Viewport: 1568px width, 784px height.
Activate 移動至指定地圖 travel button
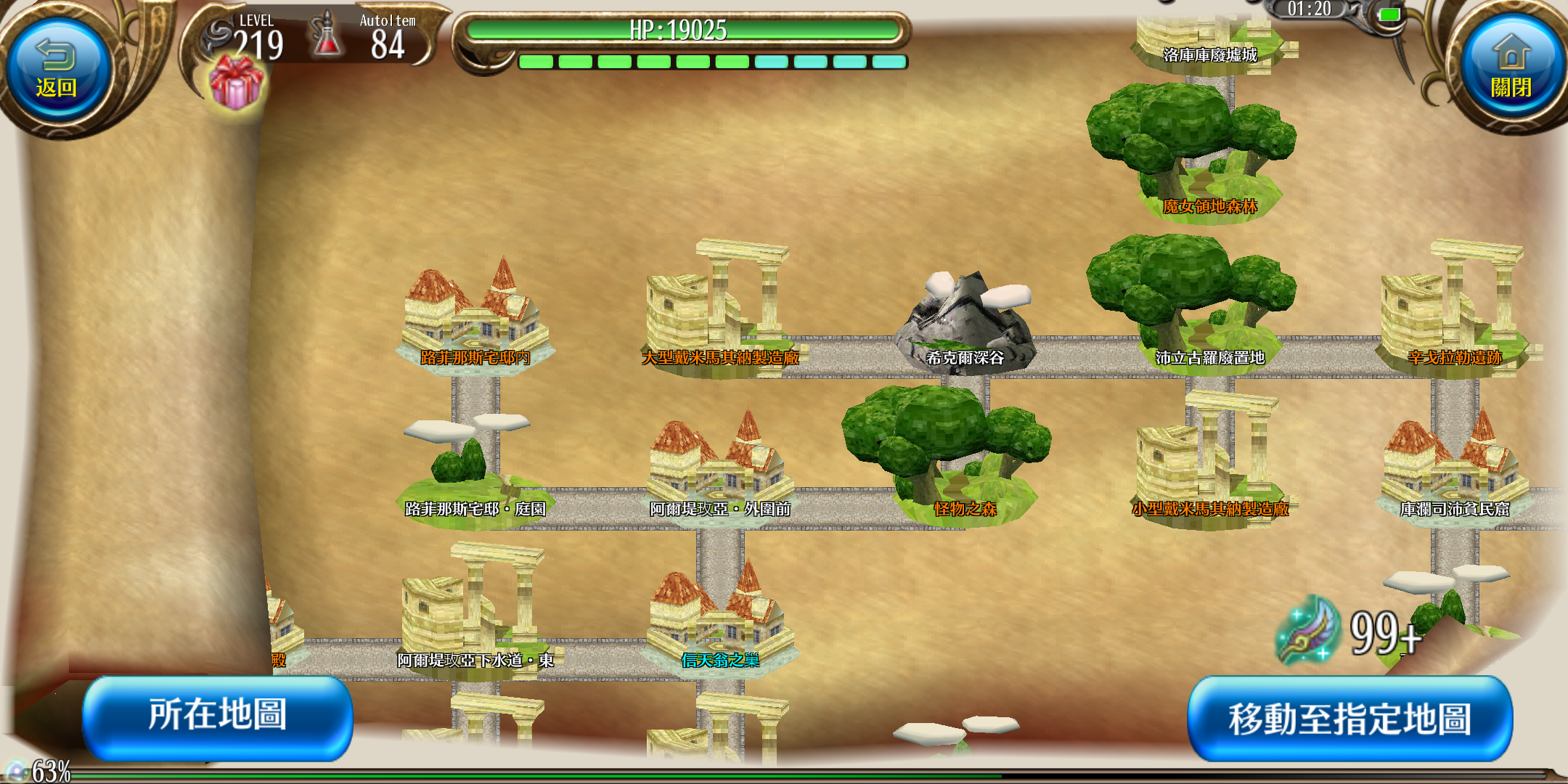tap(1349, 719)
